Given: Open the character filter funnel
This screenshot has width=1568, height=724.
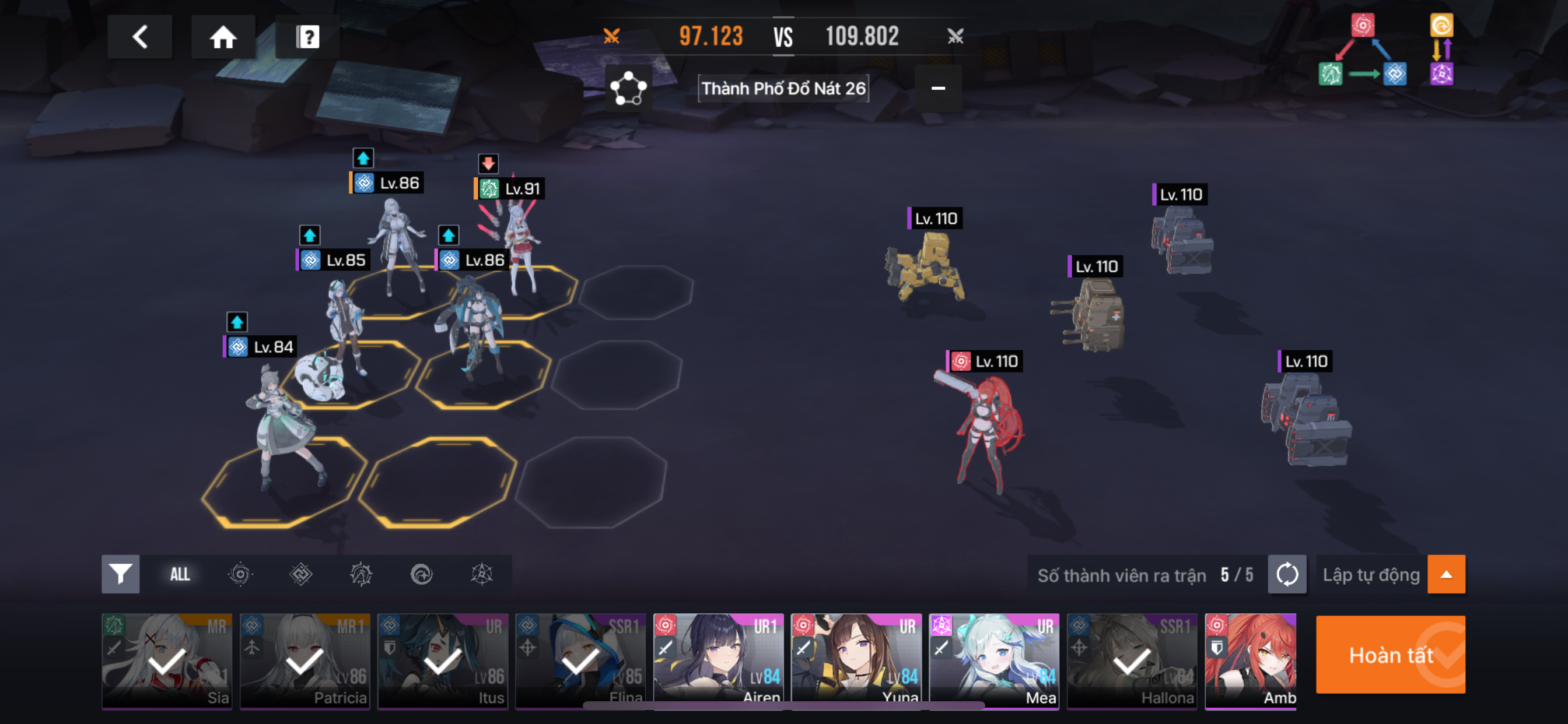Looking at the screenshot, I should 120,574.
